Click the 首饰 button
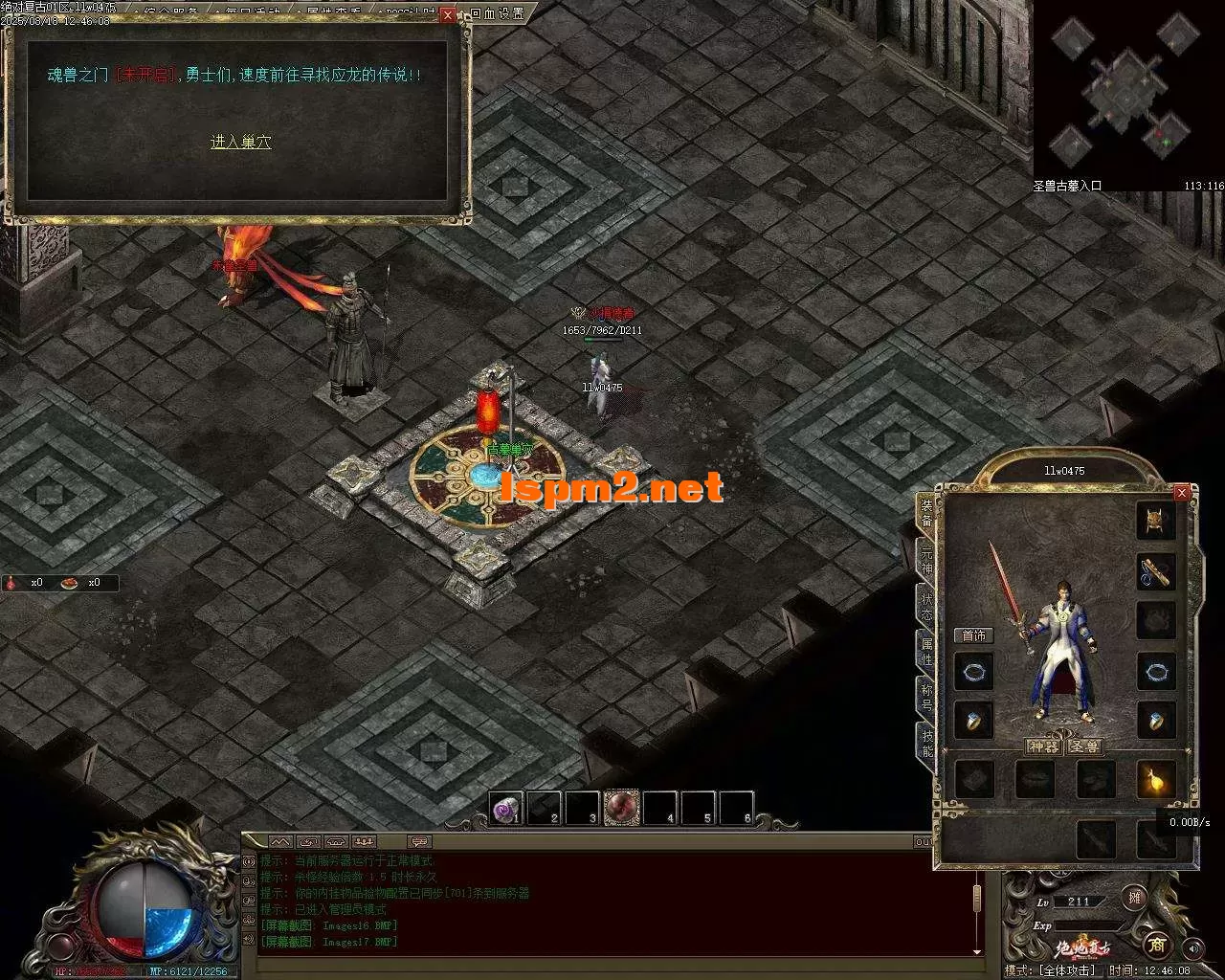This screenshot has height=980, width=1225. tap(973, 635)
